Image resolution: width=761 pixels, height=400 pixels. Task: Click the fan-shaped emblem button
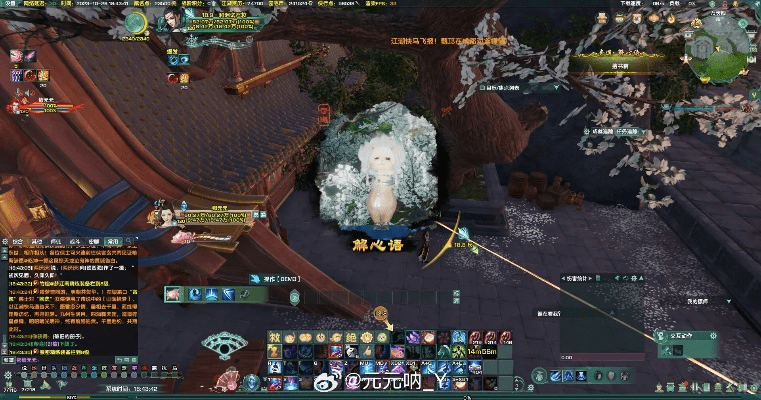coord(225,347)
